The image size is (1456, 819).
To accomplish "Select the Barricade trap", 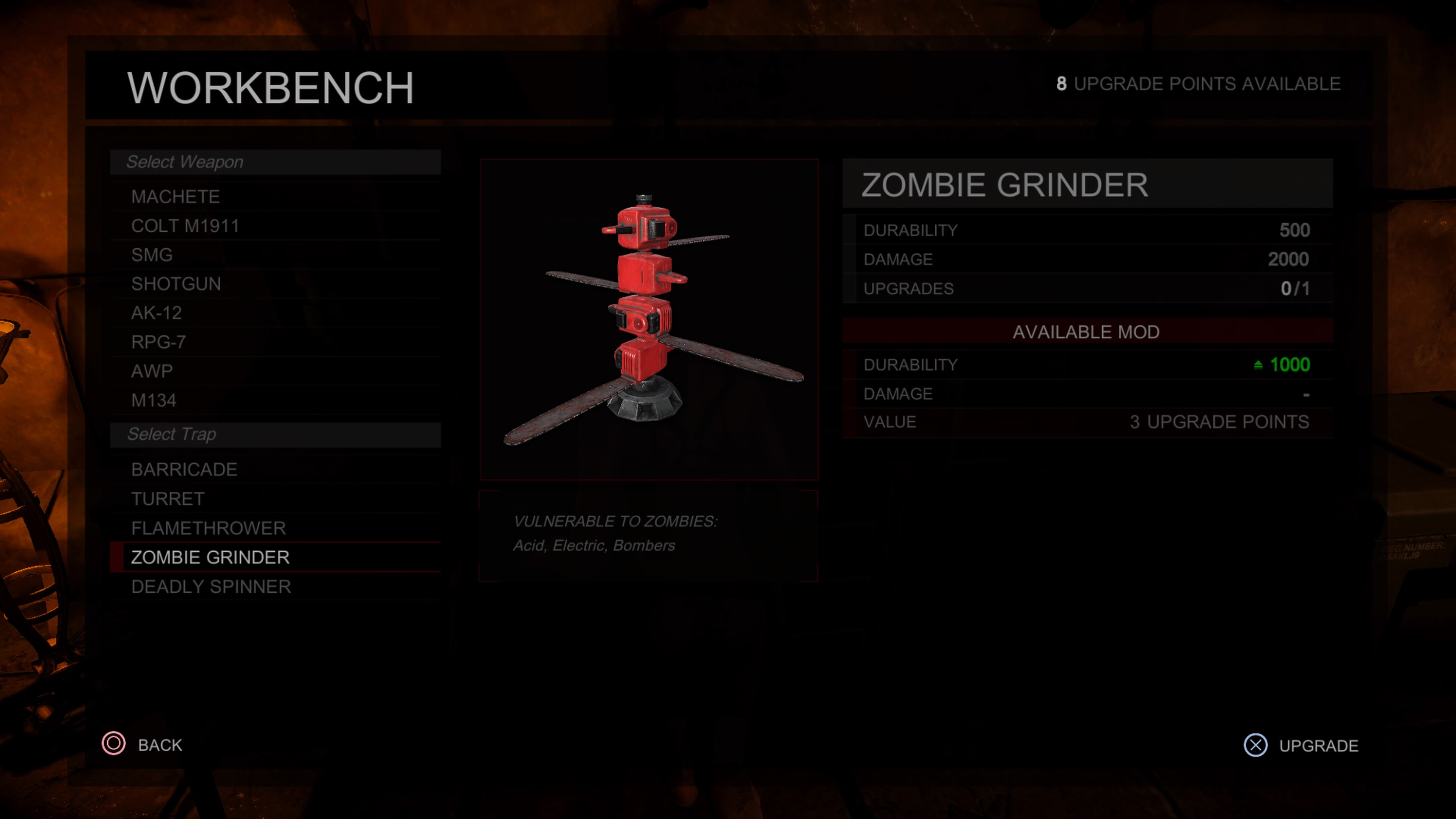I will click(x=184, y=470).
